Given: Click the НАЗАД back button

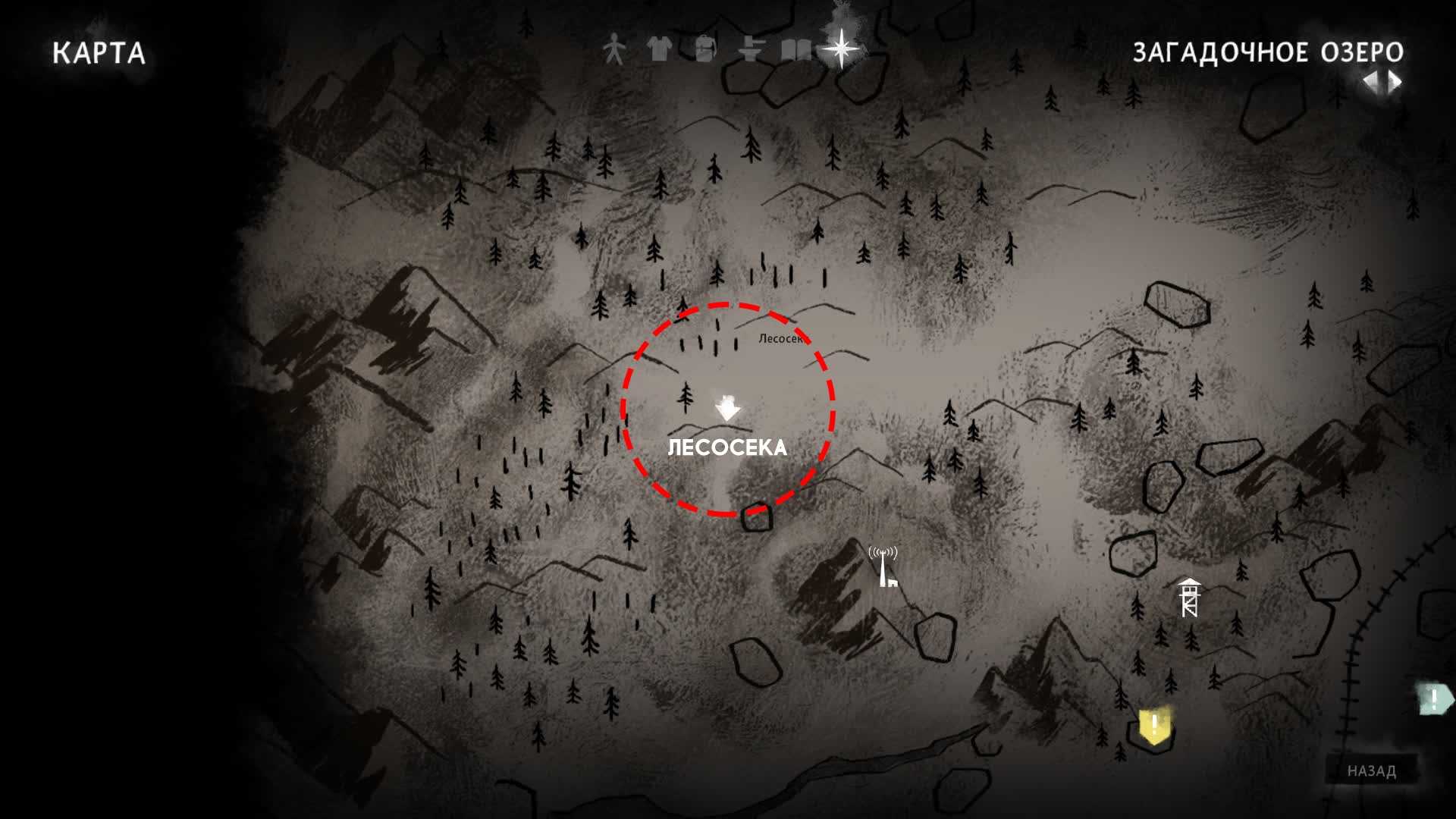Looking at the screenshot, I should click(x=1371, y=770).
